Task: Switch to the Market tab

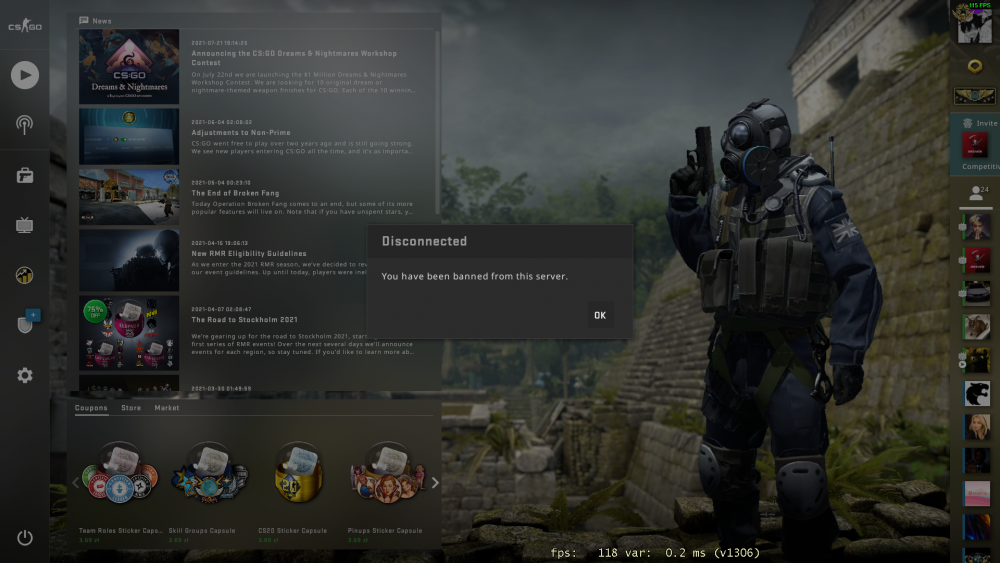Action: click(167, 408)
